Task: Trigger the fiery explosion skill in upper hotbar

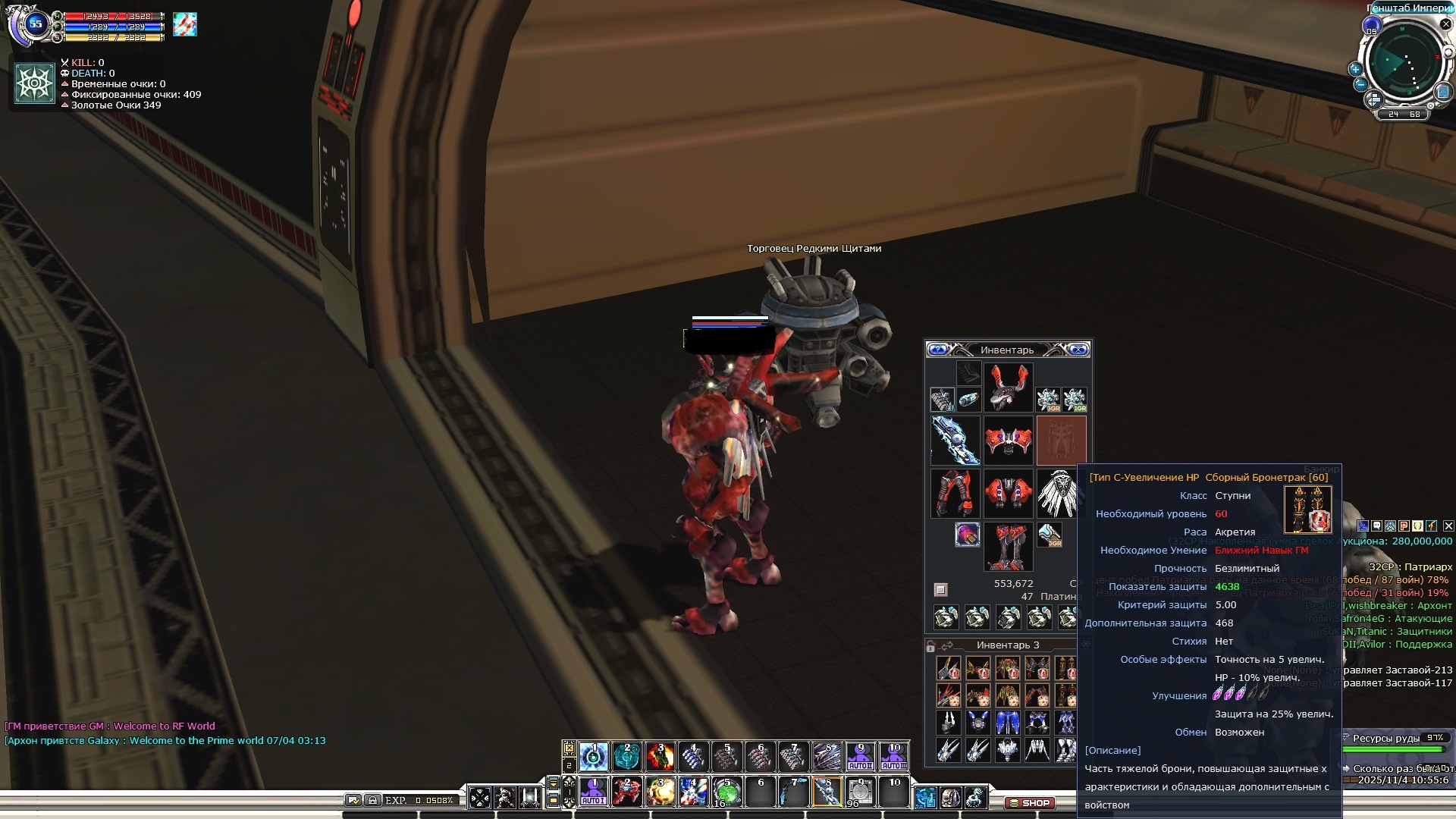Action: pyautogui.click(x=661, y=757)
